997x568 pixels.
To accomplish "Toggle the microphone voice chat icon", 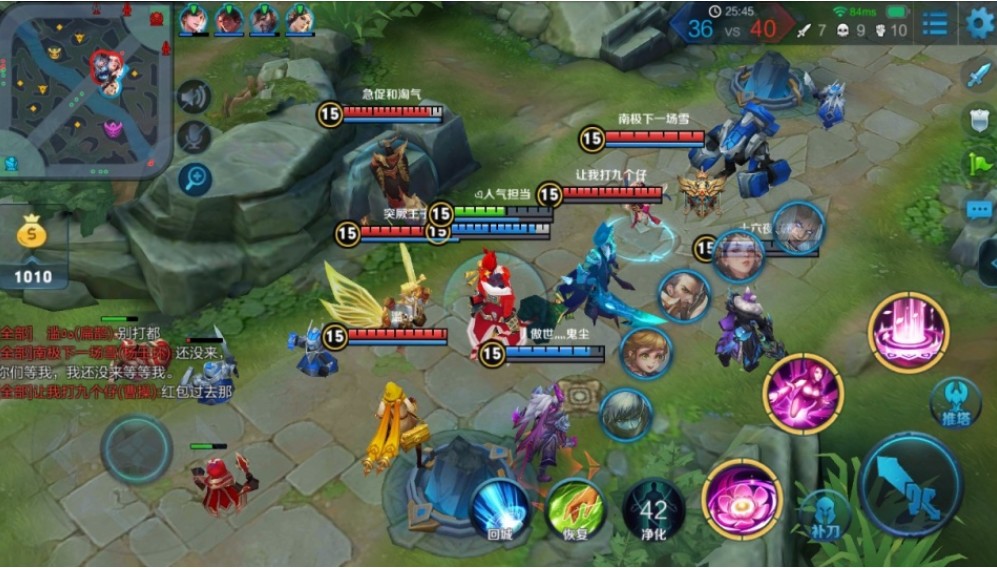I will pyautogui.click(x=195, y=138).
